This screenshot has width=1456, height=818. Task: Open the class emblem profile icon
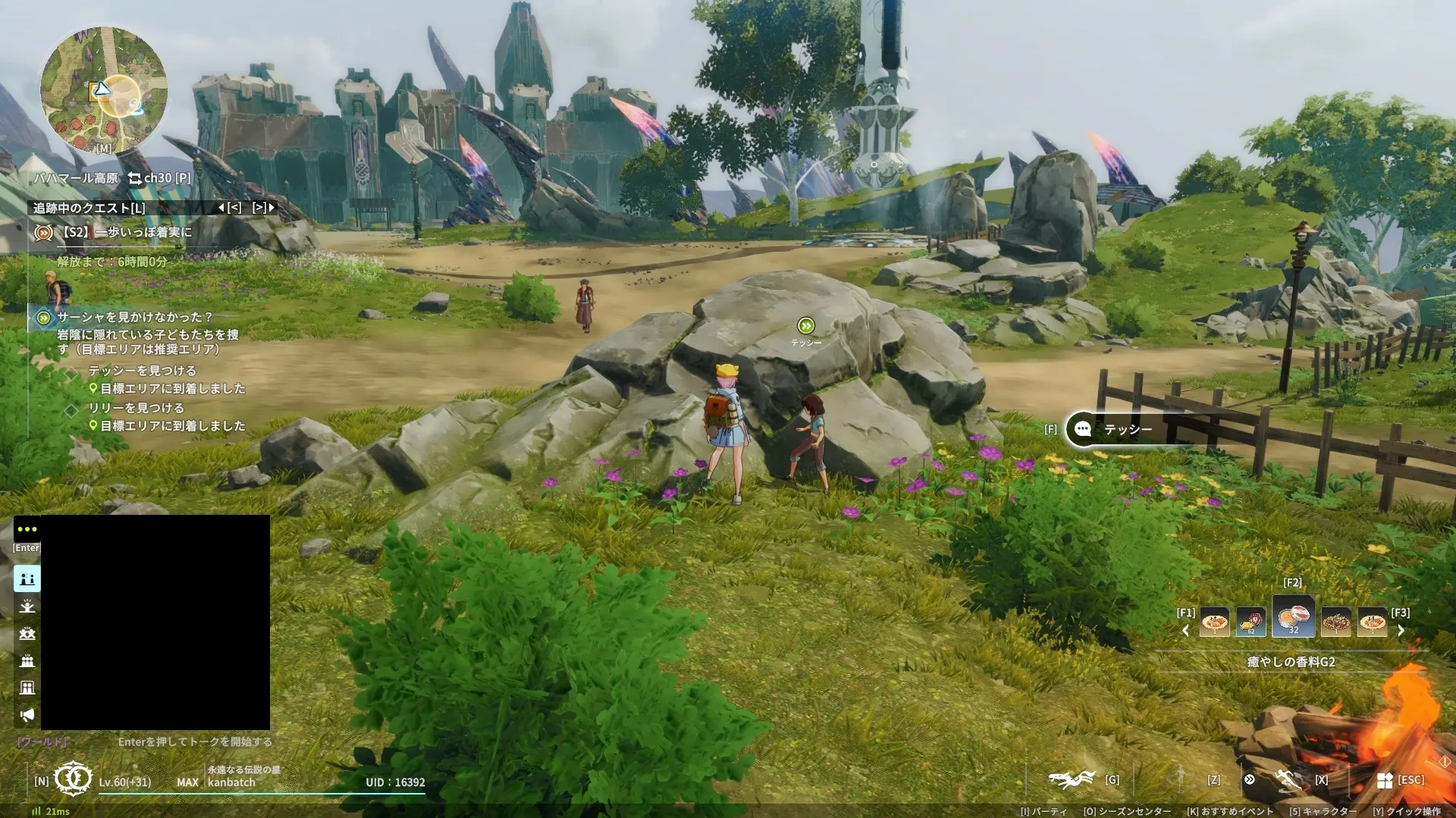pos(74,779)
